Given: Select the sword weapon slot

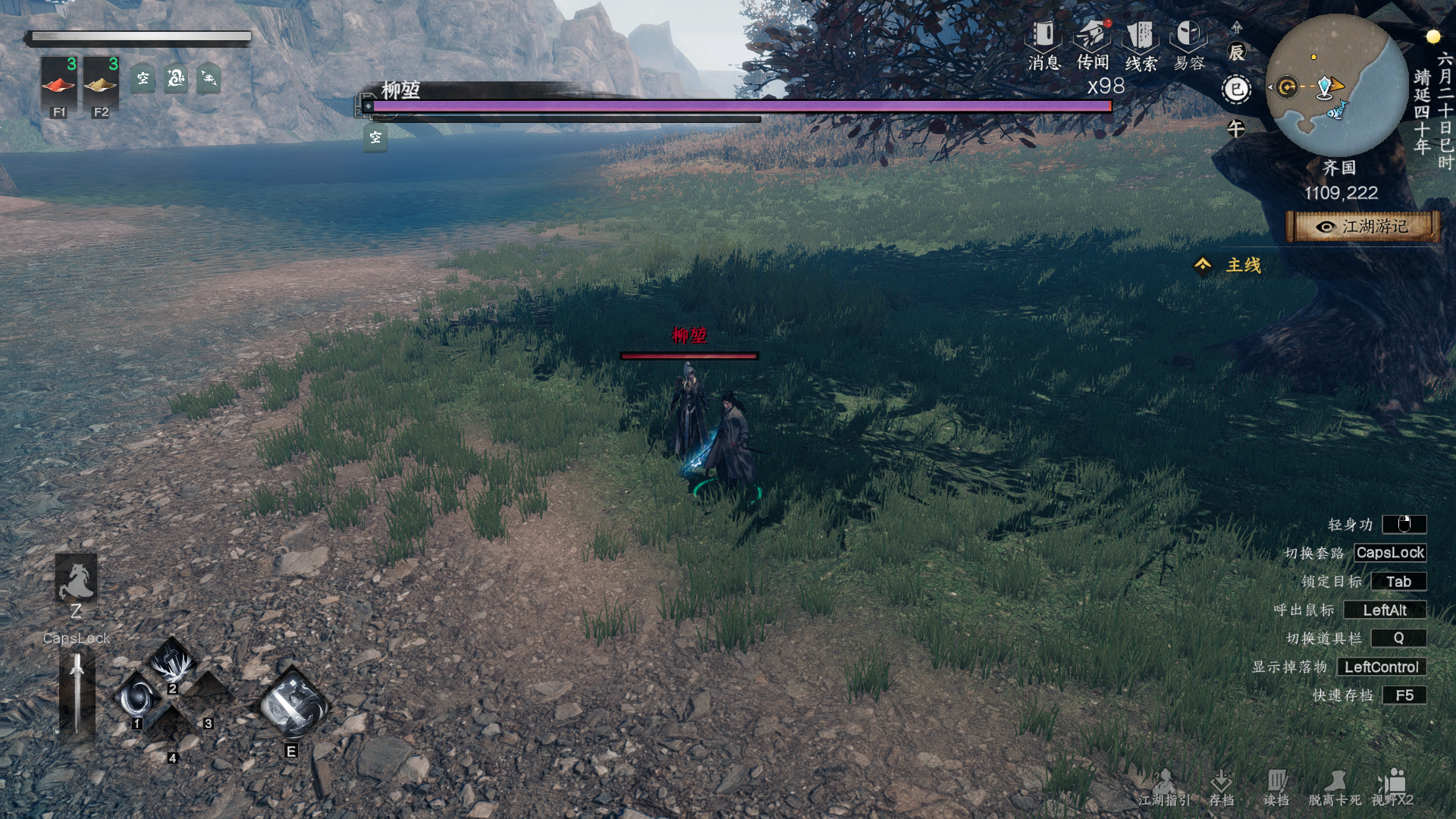Looking at the screenshot, I should tap(77, 694).
